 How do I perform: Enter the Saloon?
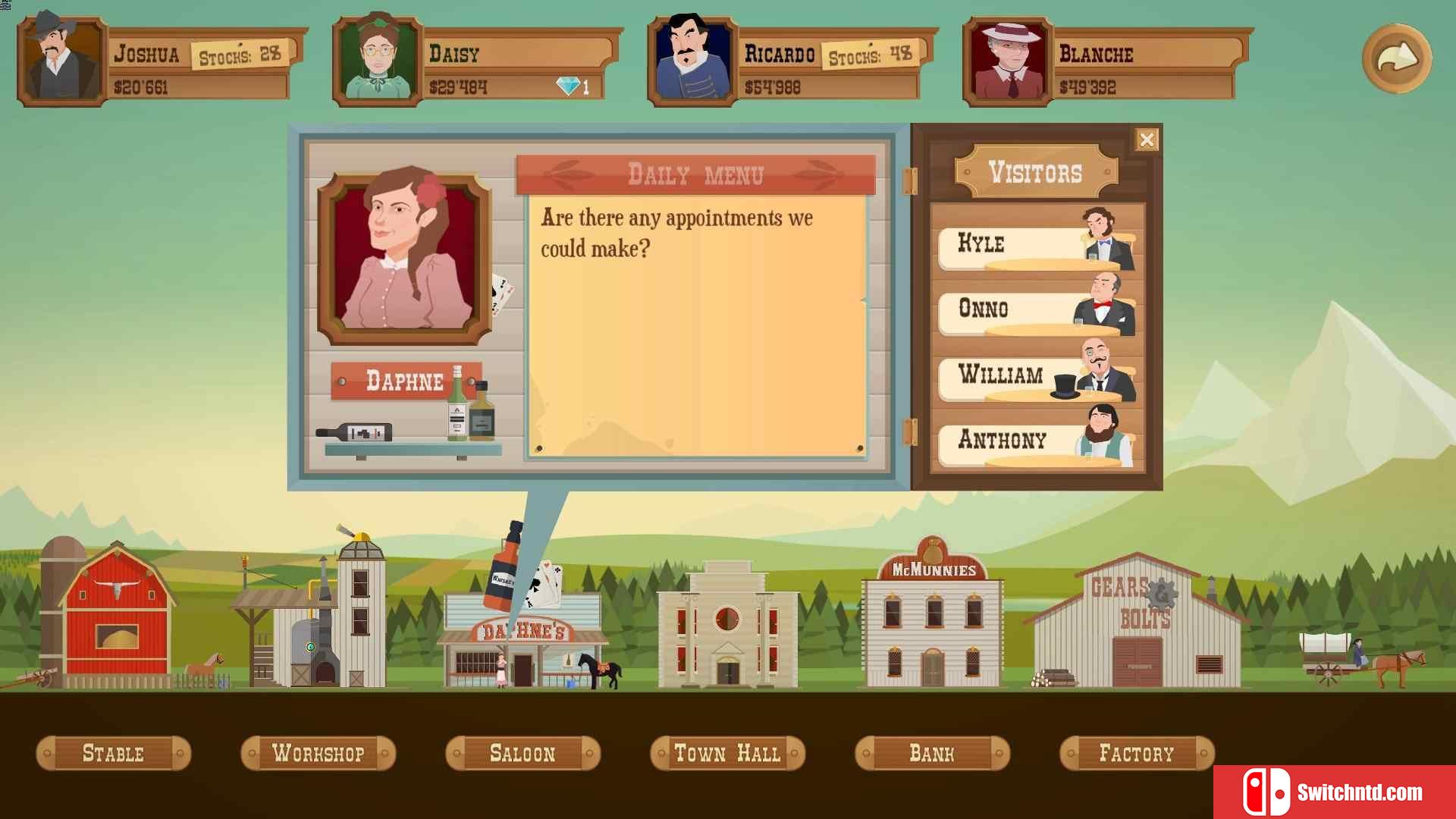[522, 754]
